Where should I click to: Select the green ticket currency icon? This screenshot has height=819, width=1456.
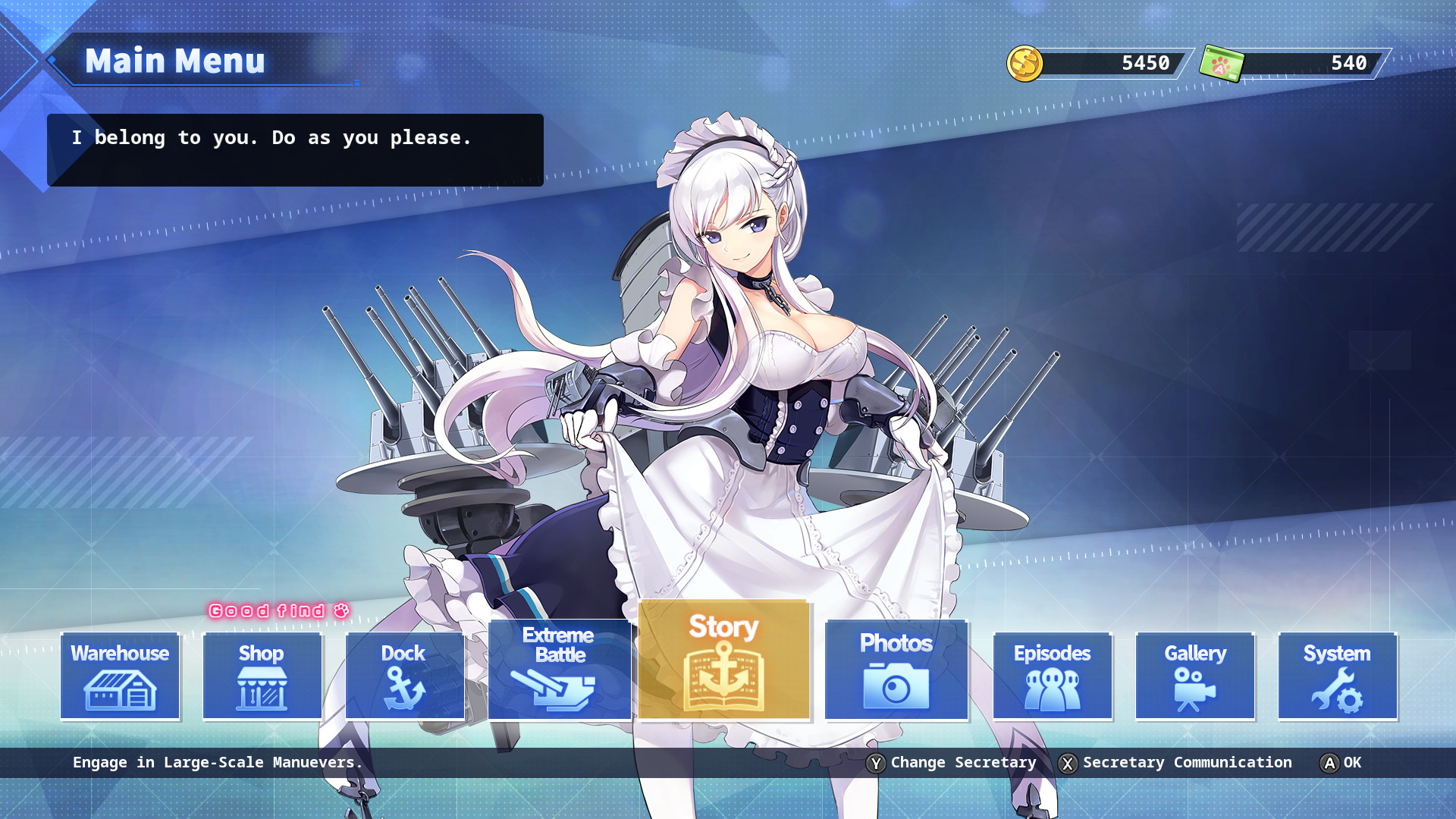pos(1224,63)
